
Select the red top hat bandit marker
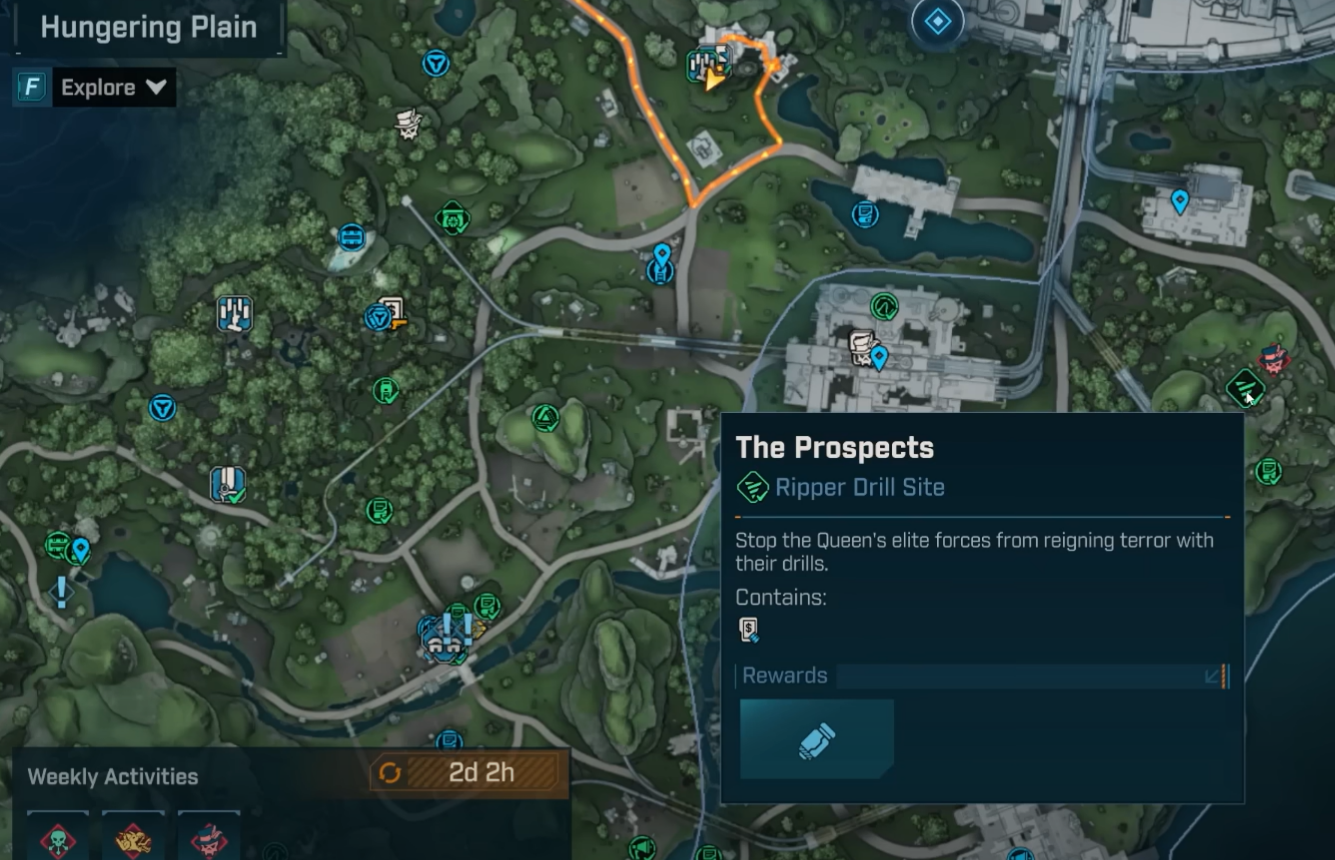point(1274,359)
